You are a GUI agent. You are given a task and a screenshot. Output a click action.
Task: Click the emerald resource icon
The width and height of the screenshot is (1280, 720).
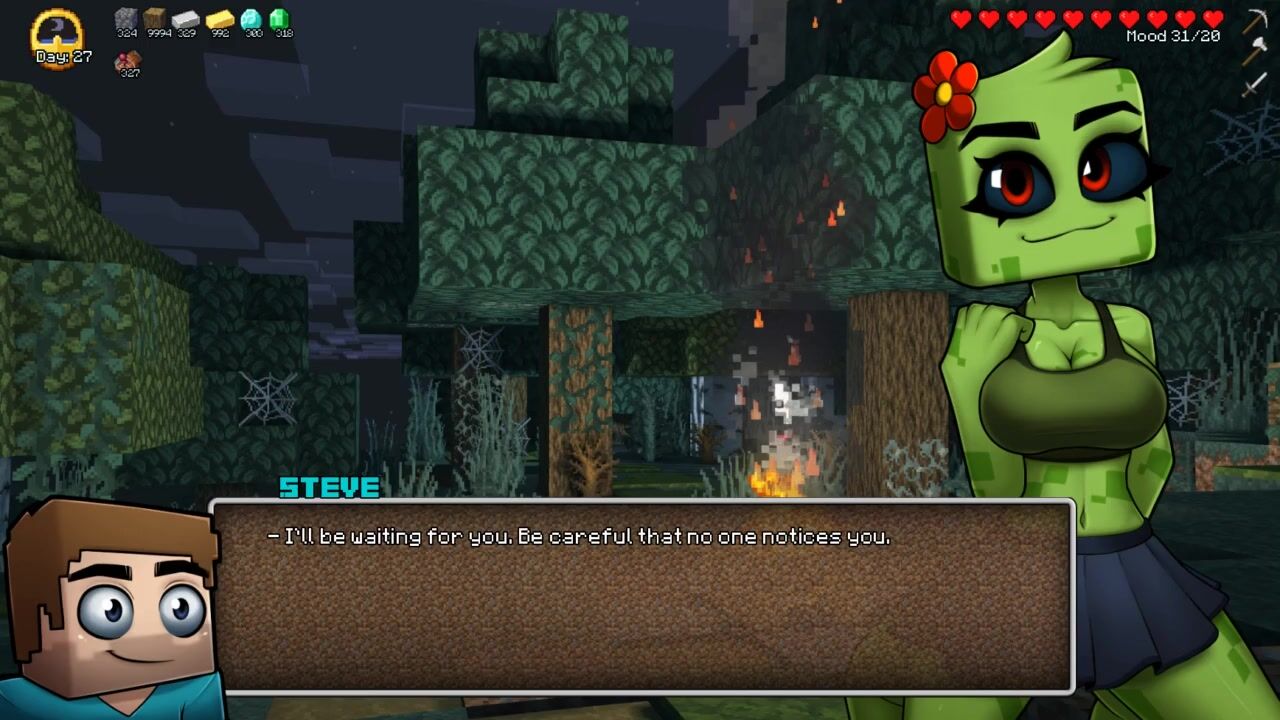[x=280, y=19]
